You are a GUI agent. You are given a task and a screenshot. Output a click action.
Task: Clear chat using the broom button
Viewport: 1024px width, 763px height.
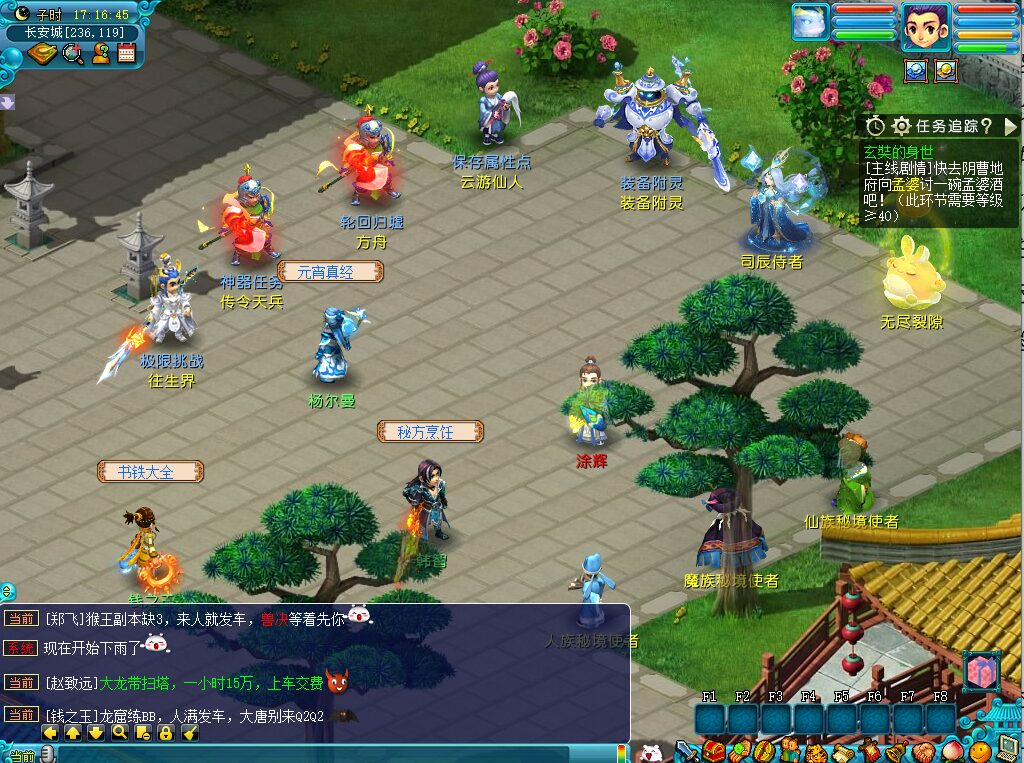pyautogui.click(x=190, y=733)
